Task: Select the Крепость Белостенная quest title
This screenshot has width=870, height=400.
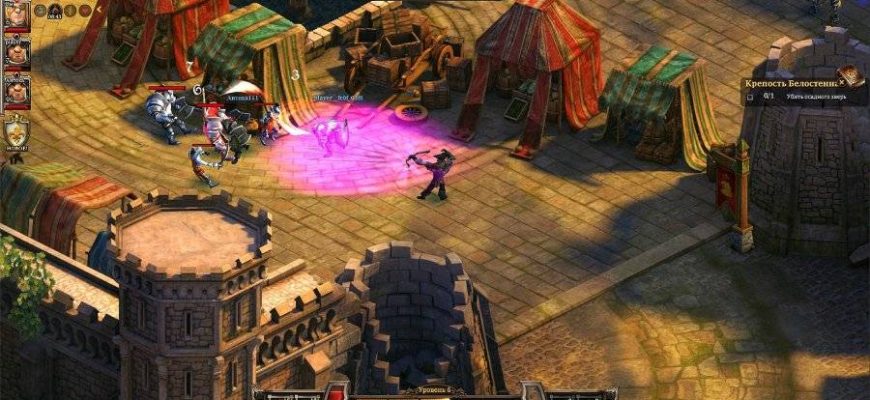Action: pos(792,84)
